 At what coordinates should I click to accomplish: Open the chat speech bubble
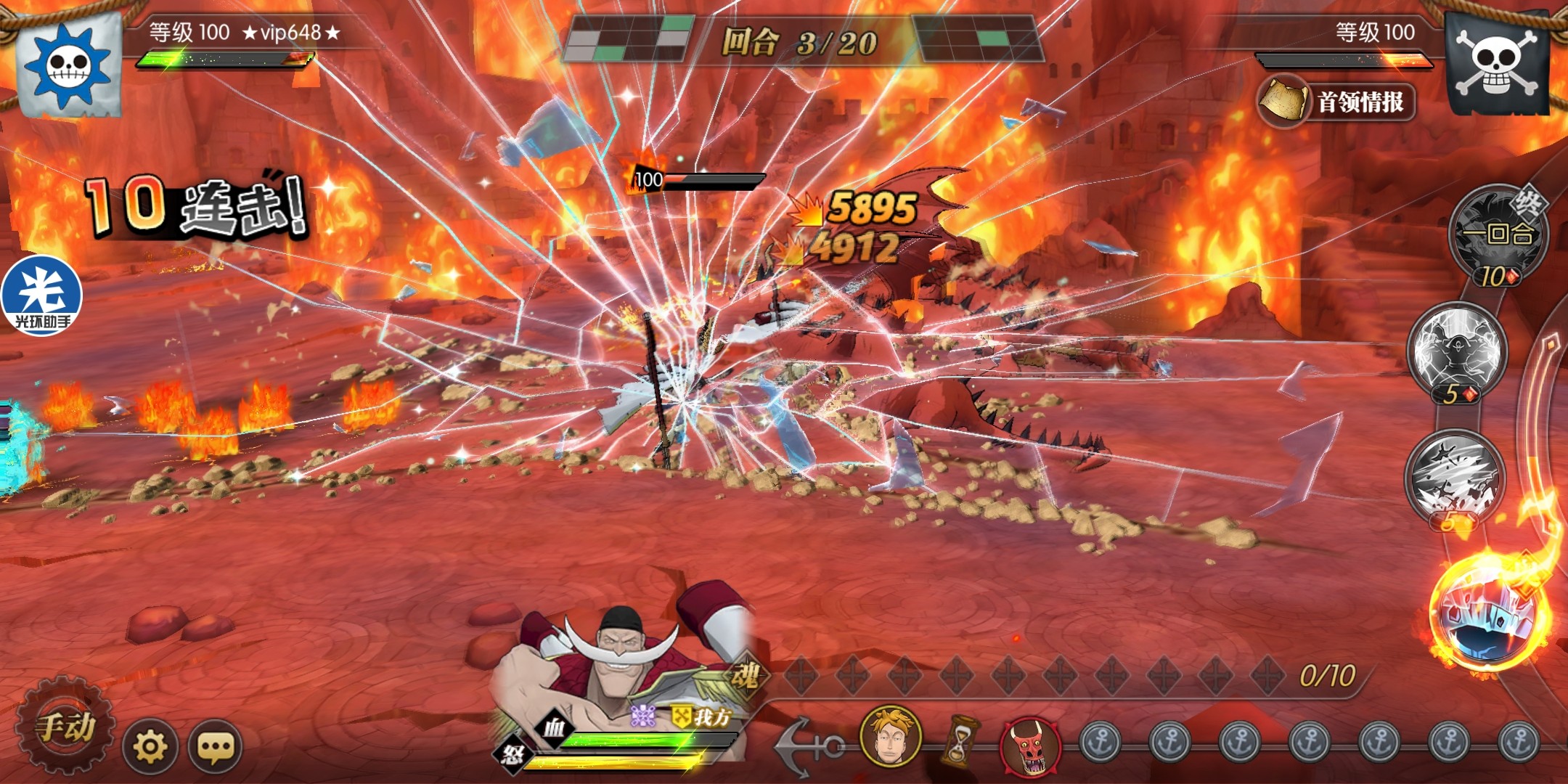click(x=215, y=746)
